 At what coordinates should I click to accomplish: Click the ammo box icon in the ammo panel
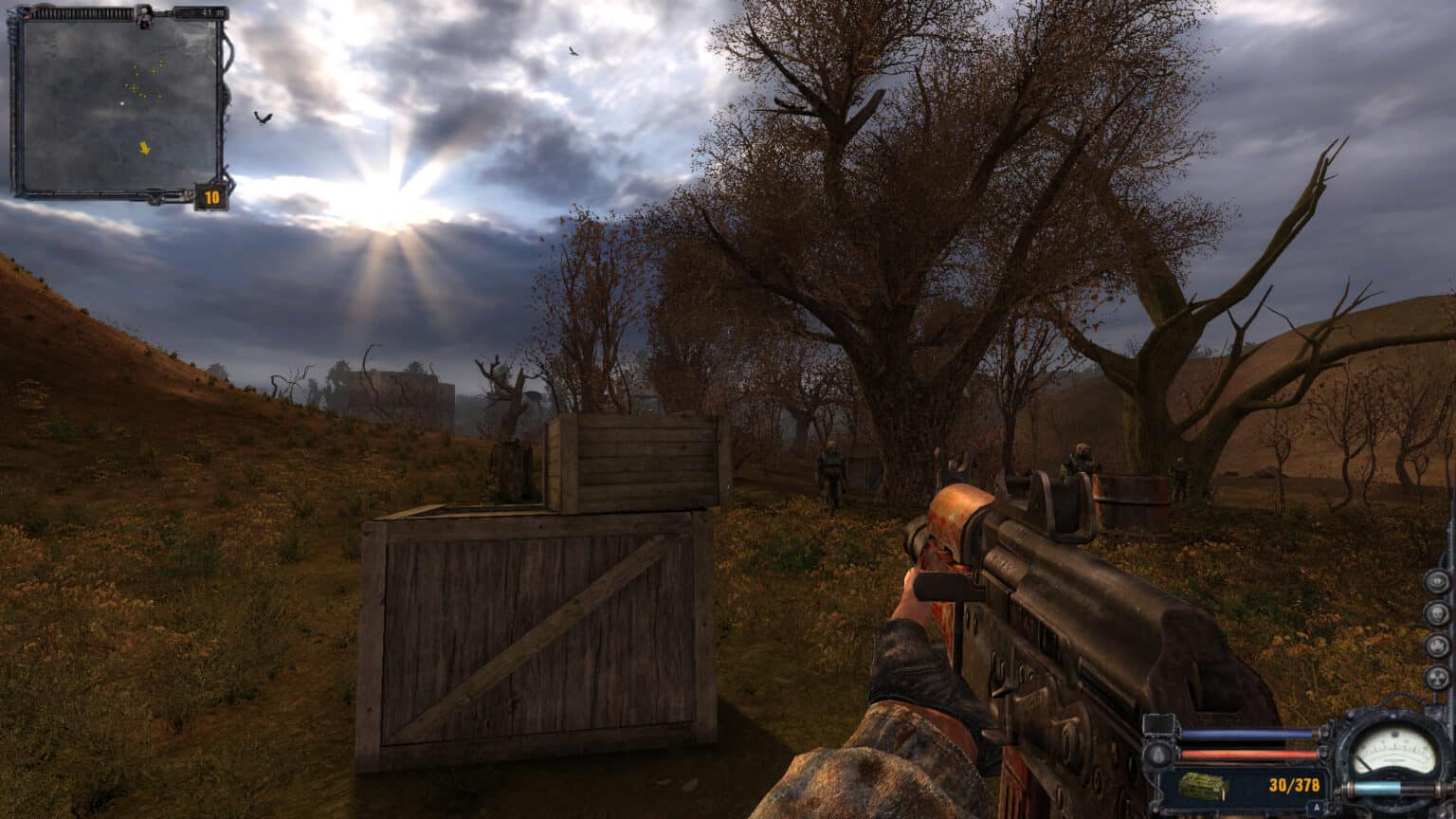(1203, 787)
